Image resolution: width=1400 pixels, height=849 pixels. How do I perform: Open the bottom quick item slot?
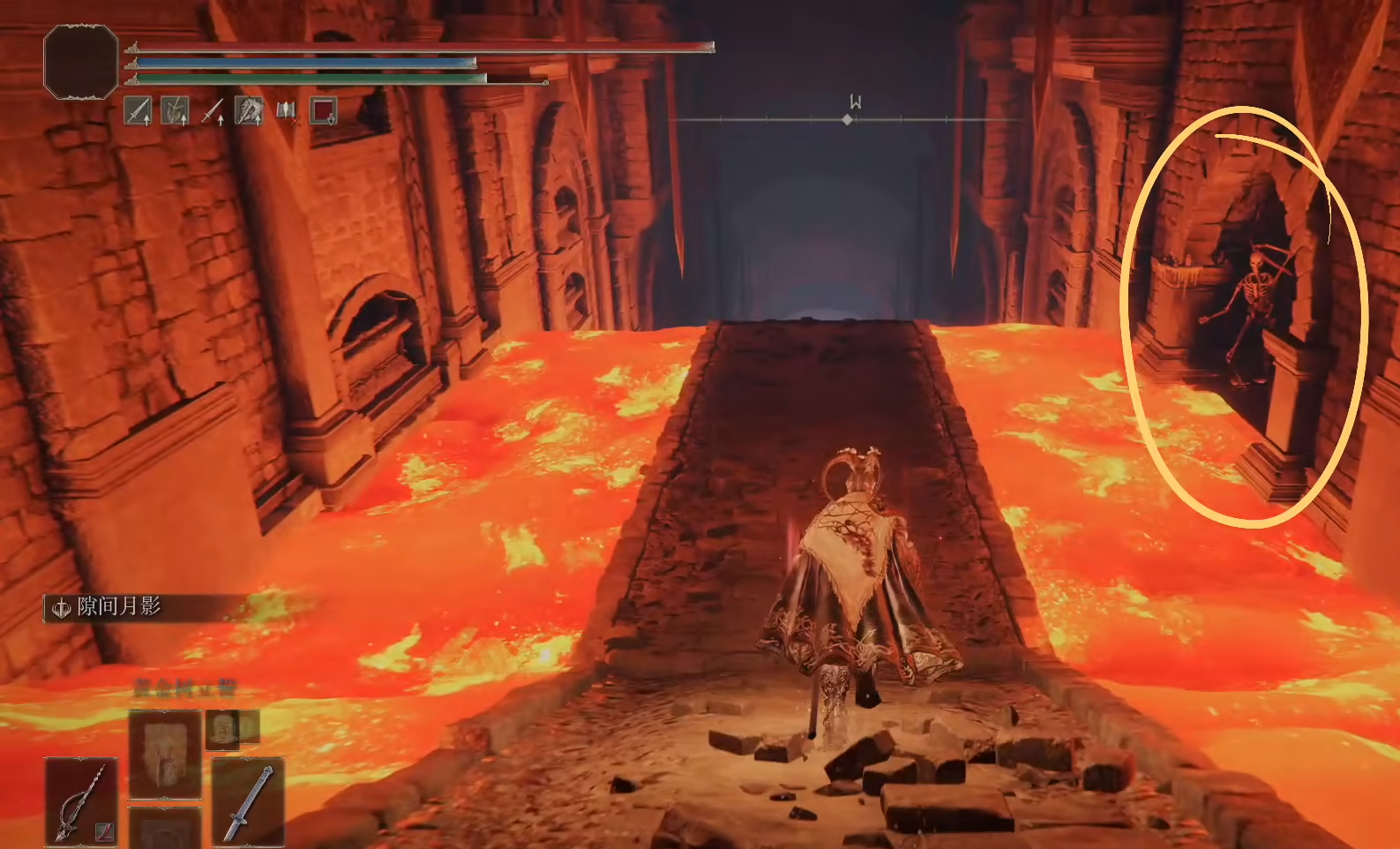165,830
